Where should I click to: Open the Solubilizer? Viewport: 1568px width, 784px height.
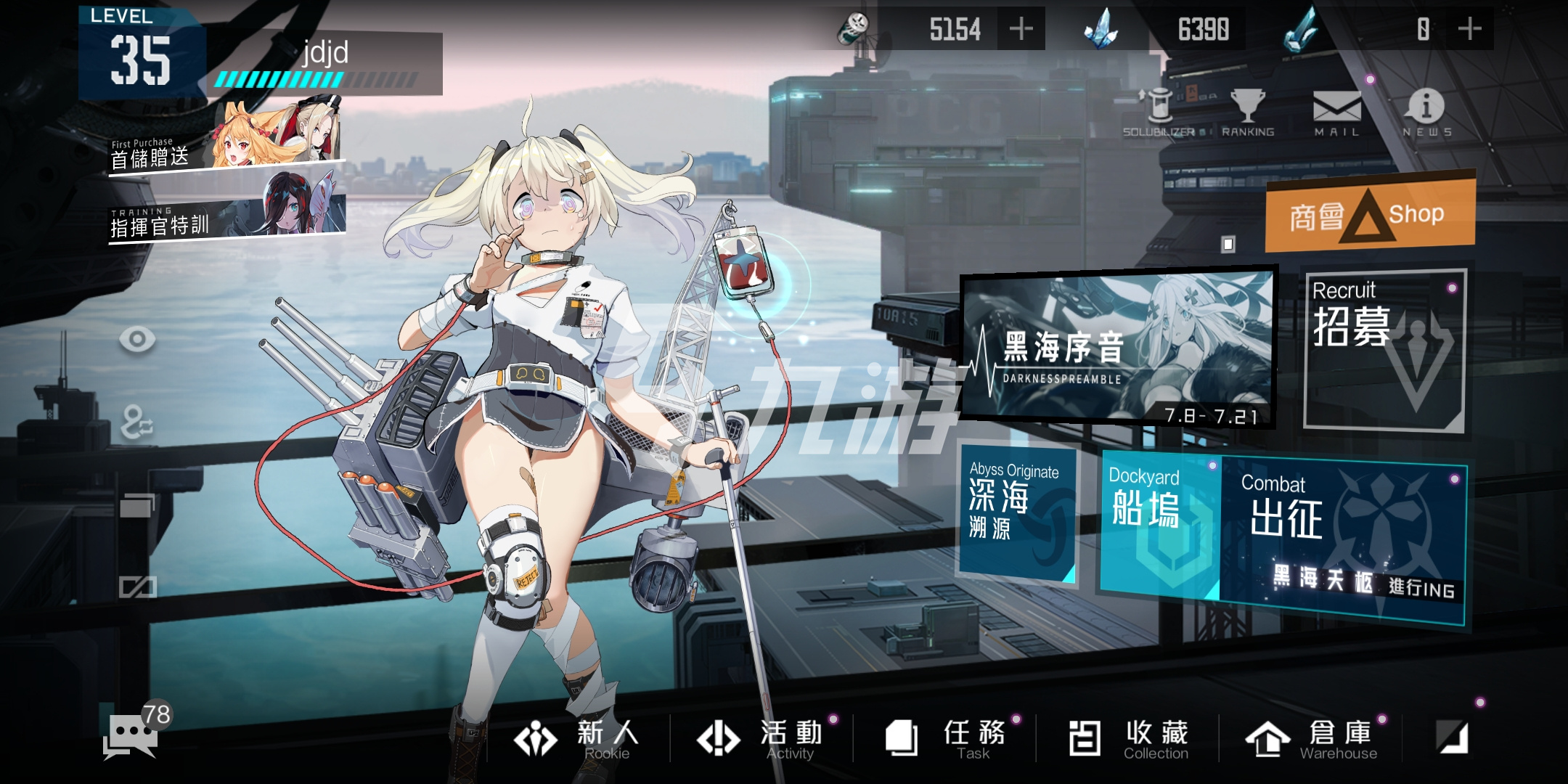[x=1159, y=113]
